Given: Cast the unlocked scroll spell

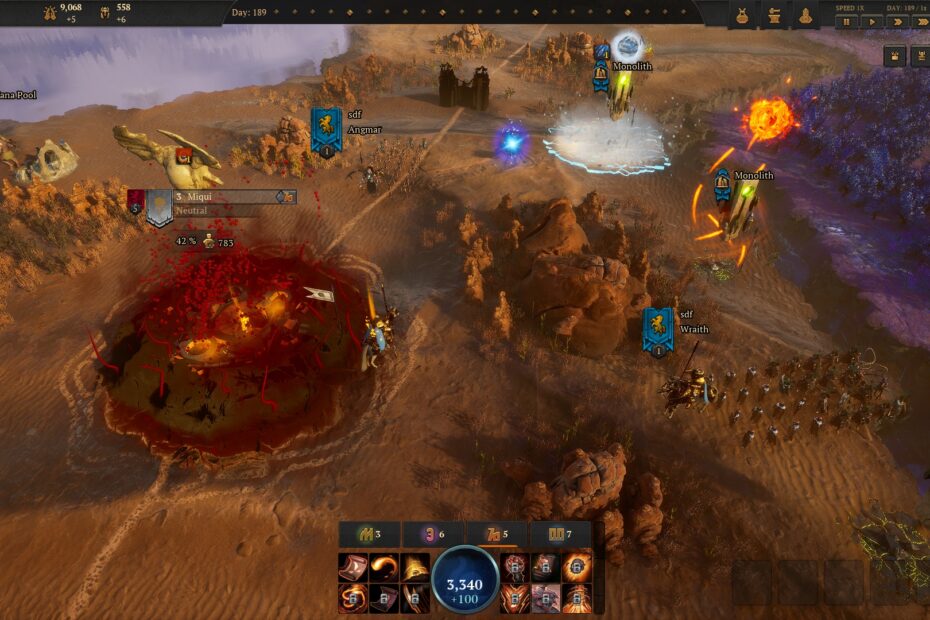Looking at the screenshot, I should (x=353, y=568).
